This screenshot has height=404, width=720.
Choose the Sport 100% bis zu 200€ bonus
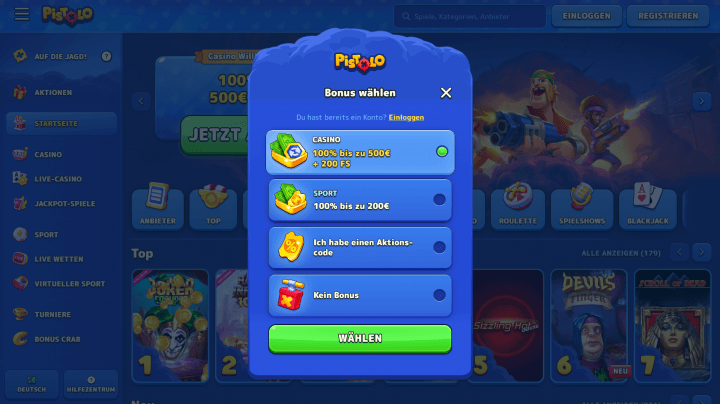tap(360, 200)
